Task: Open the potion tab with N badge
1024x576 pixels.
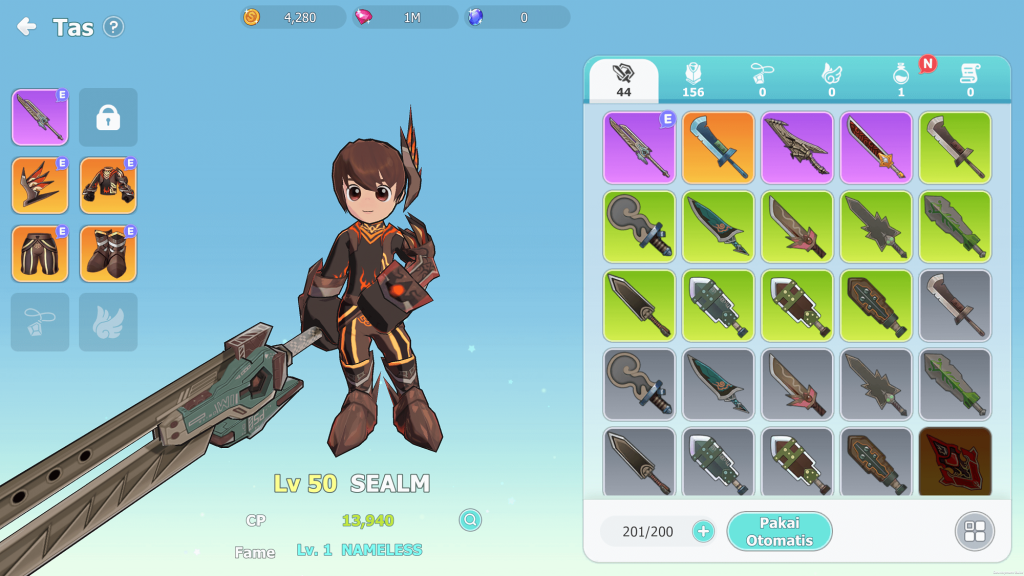Action: pos(901,80)
